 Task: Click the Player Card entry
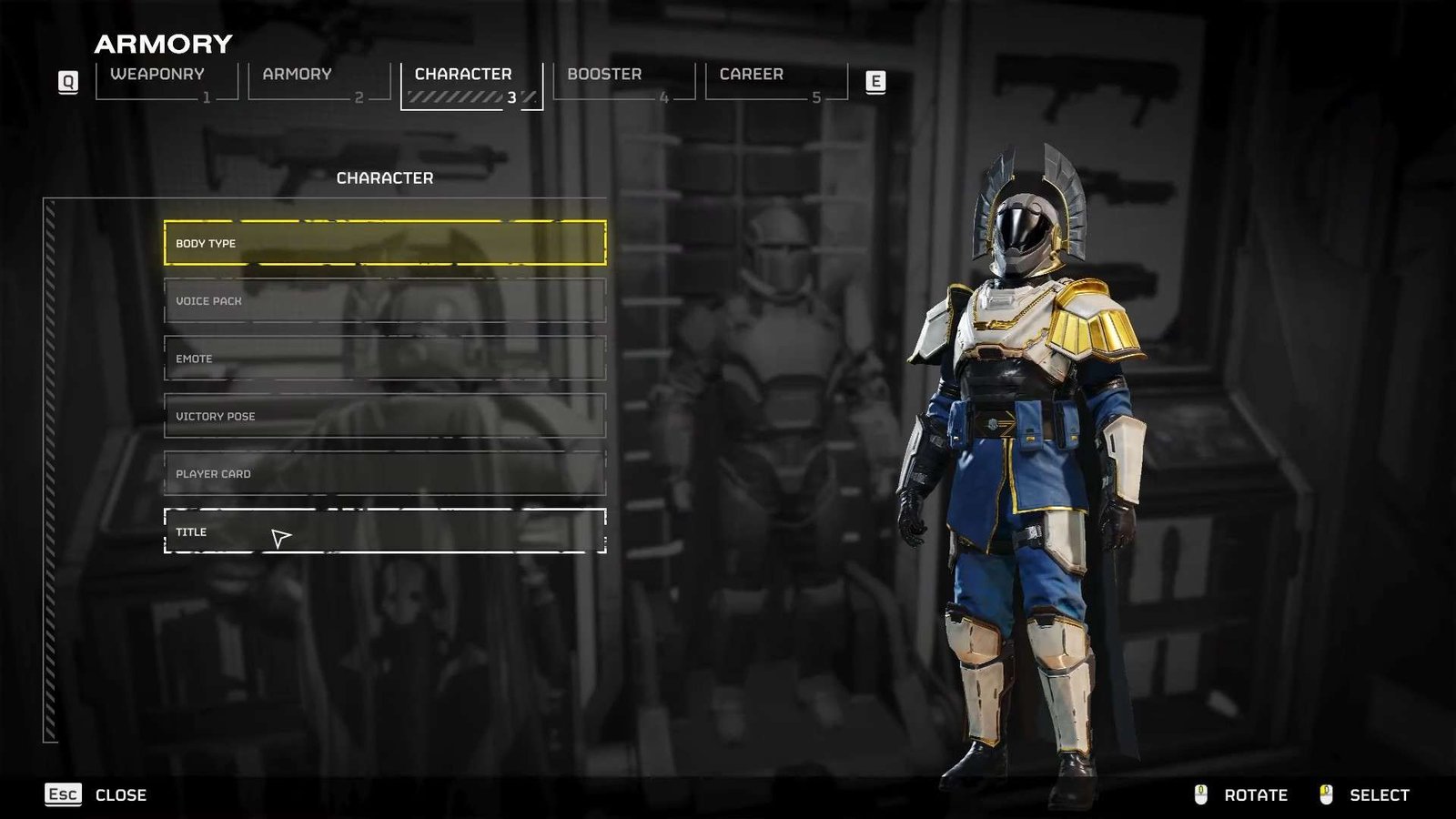pyautogui.click(x=384, y=474)
